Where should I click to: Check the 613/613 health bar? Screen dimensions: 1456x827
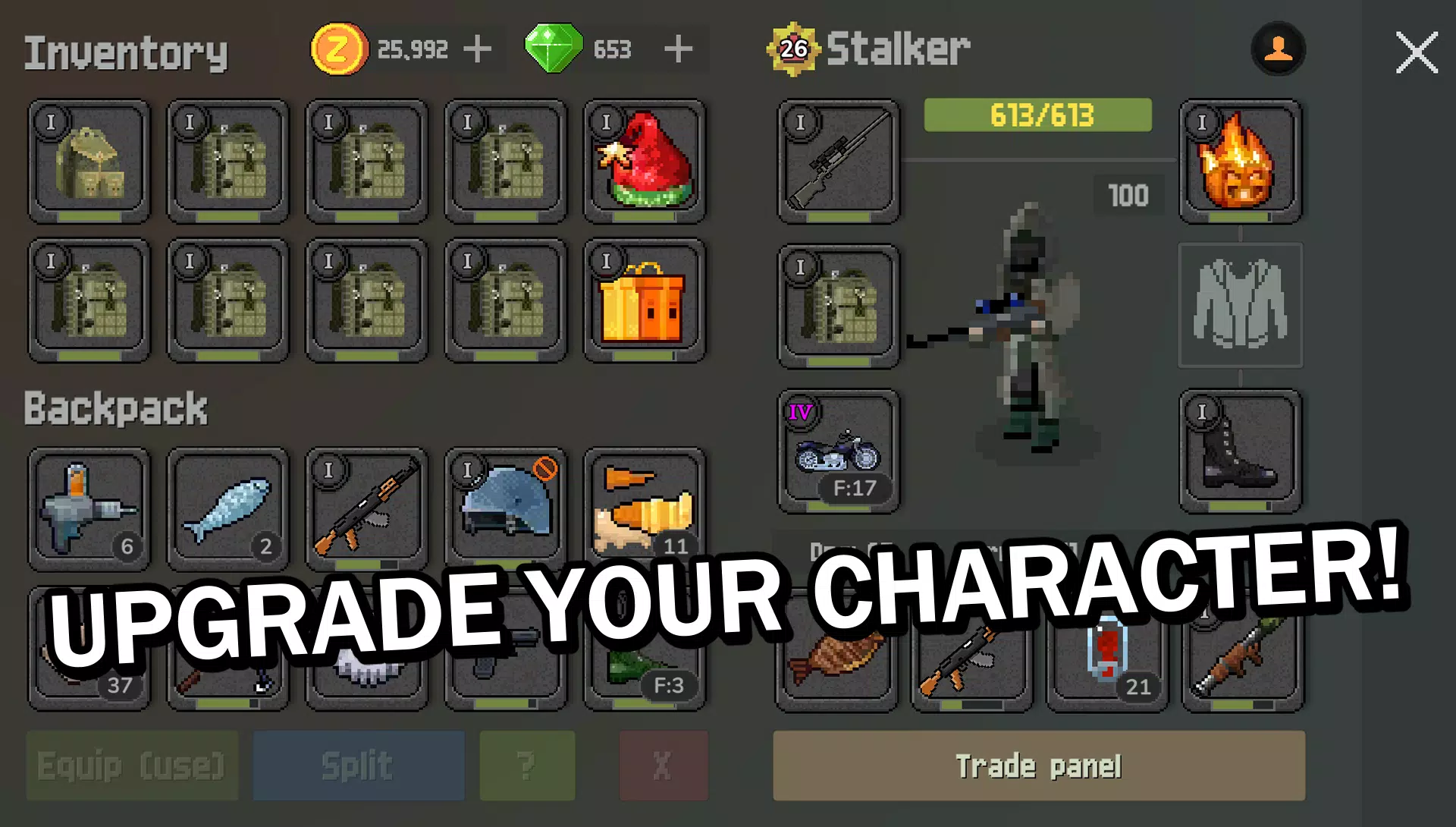(1037, 115)
